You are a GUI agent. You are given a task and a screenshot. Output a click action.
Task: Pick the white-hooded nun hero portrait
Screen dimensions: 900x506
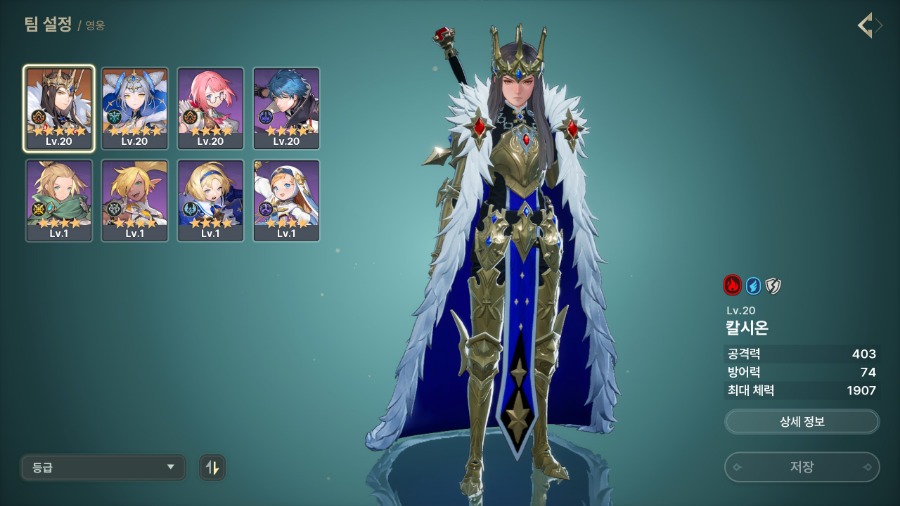(x=287, y=200)
